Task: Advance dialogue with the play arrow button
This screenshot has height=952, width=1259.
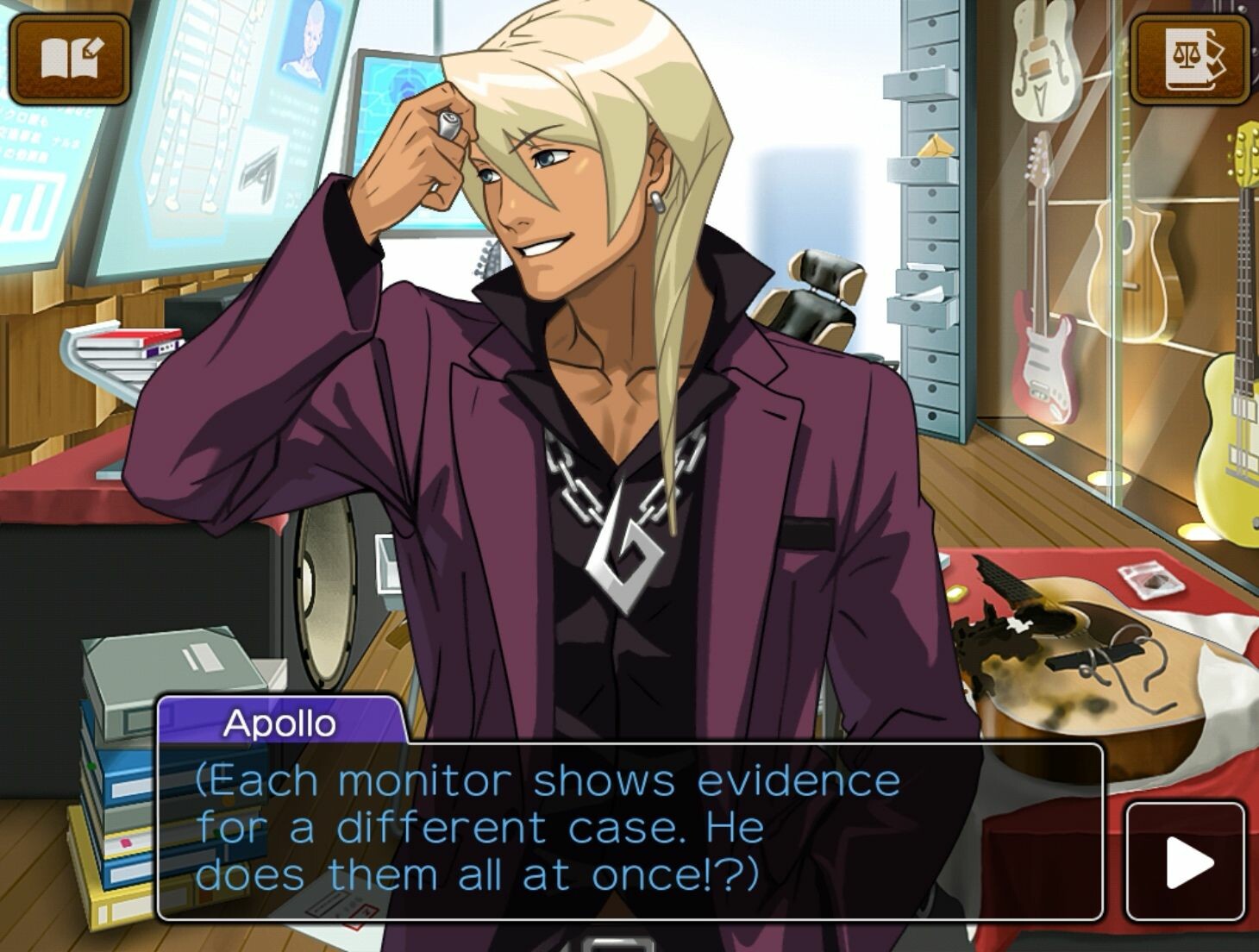Action: 1187,861
